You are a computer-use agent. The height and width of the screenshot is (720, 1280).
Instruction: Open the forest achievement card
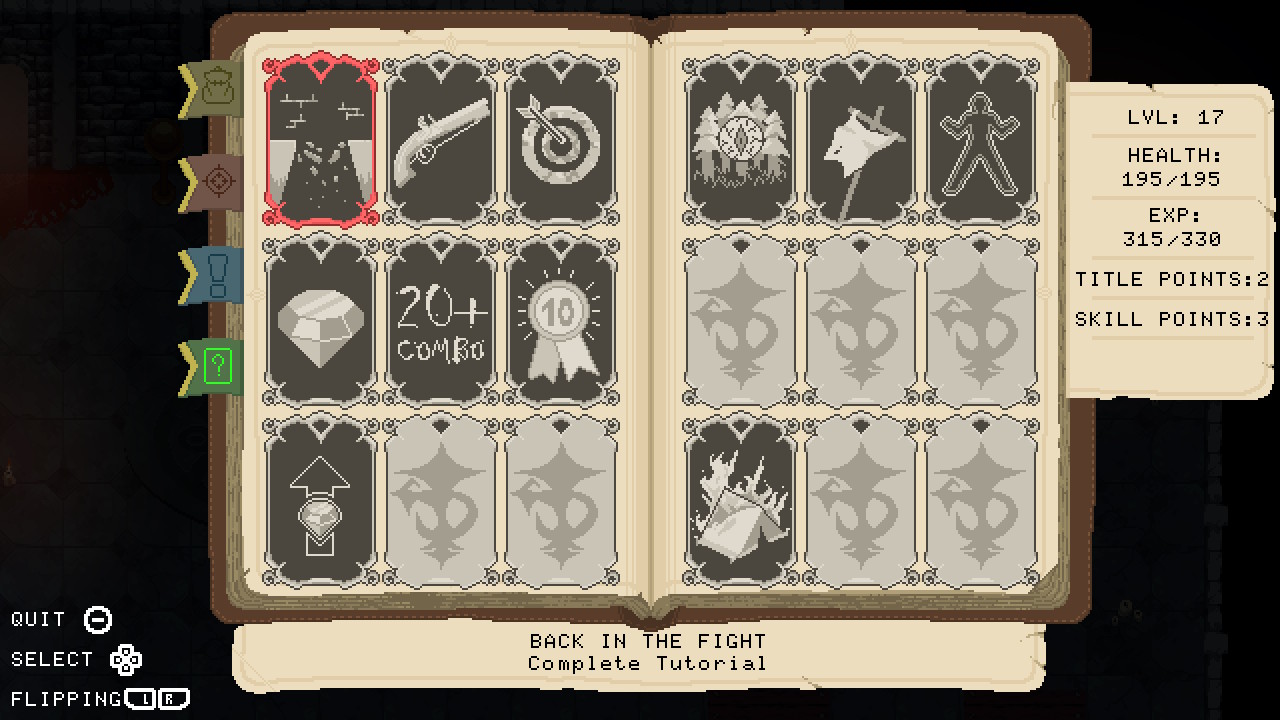click(740, 140)
